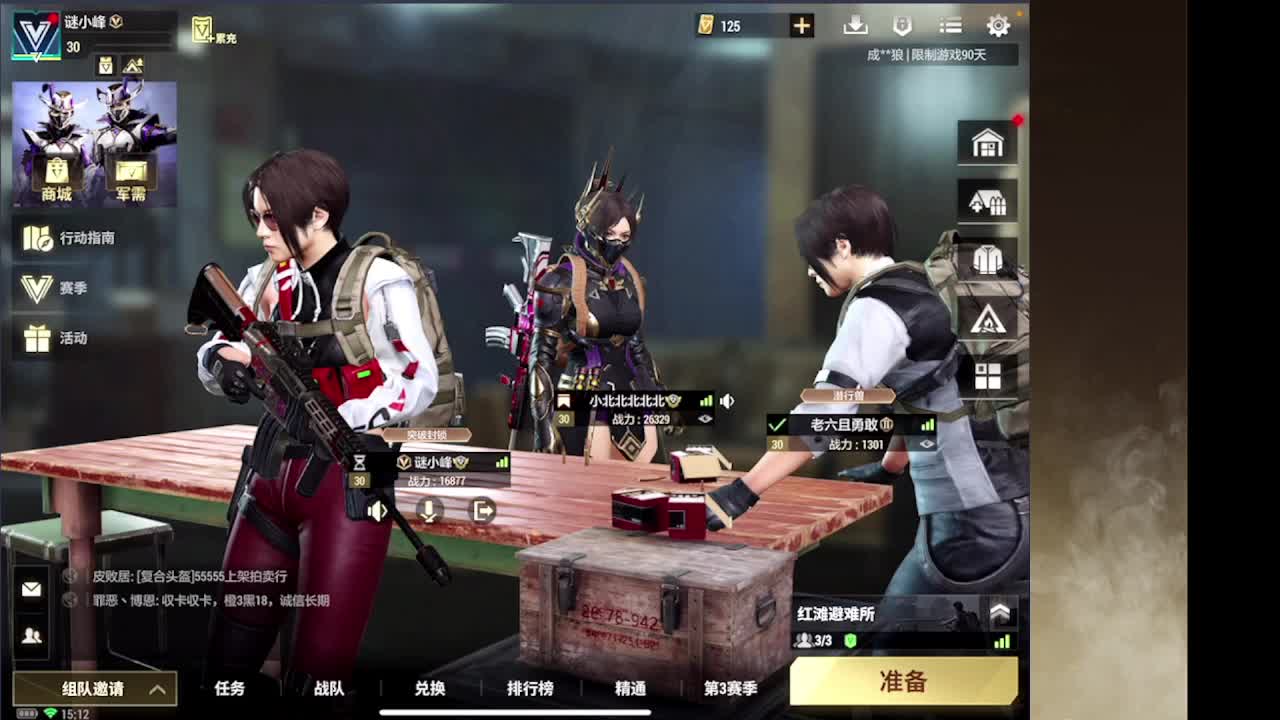
Task: Open the settings gear icon
Action: tap(998, 26)
